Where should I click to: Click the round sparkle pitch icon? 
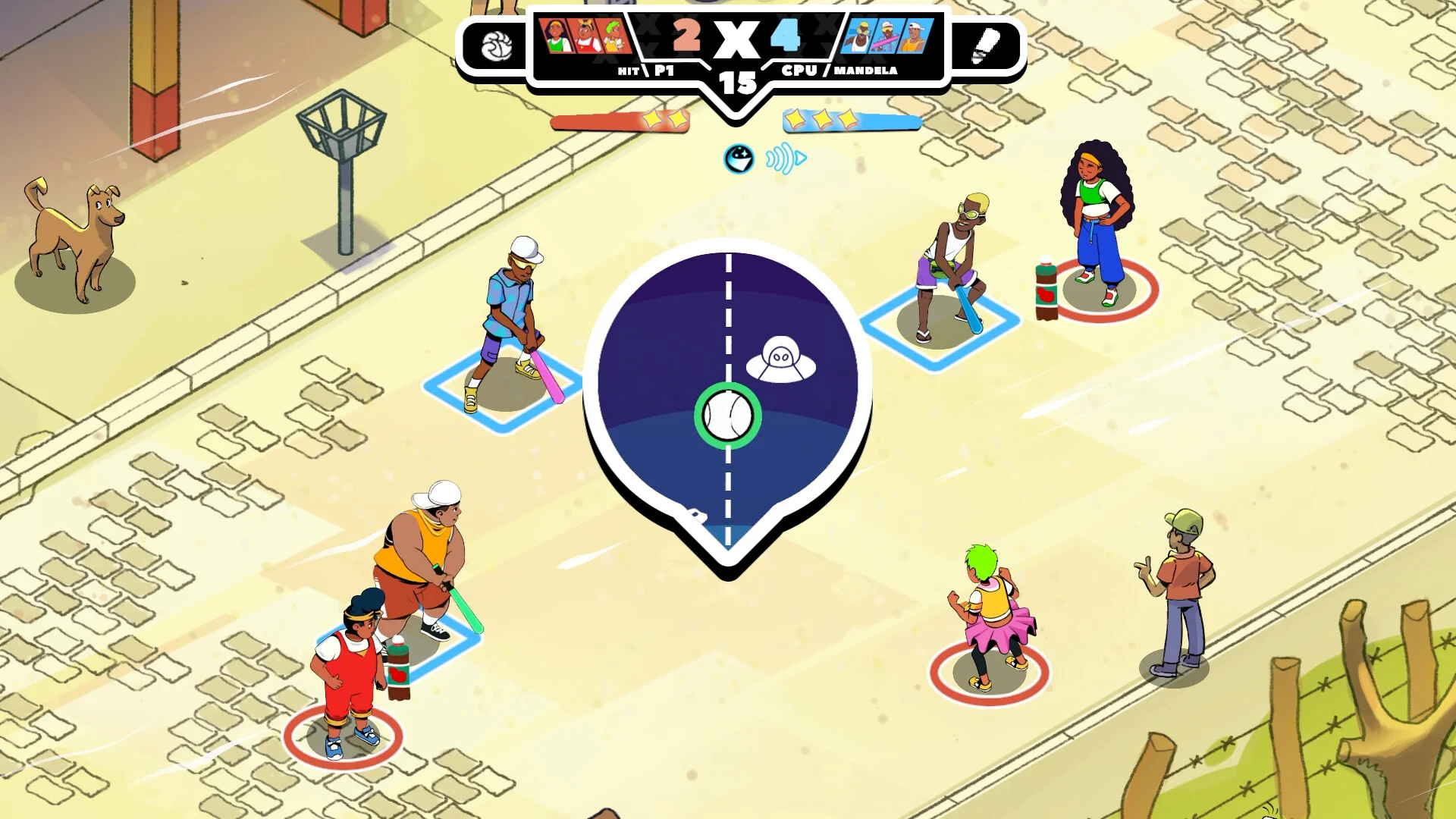click(739, 158)
